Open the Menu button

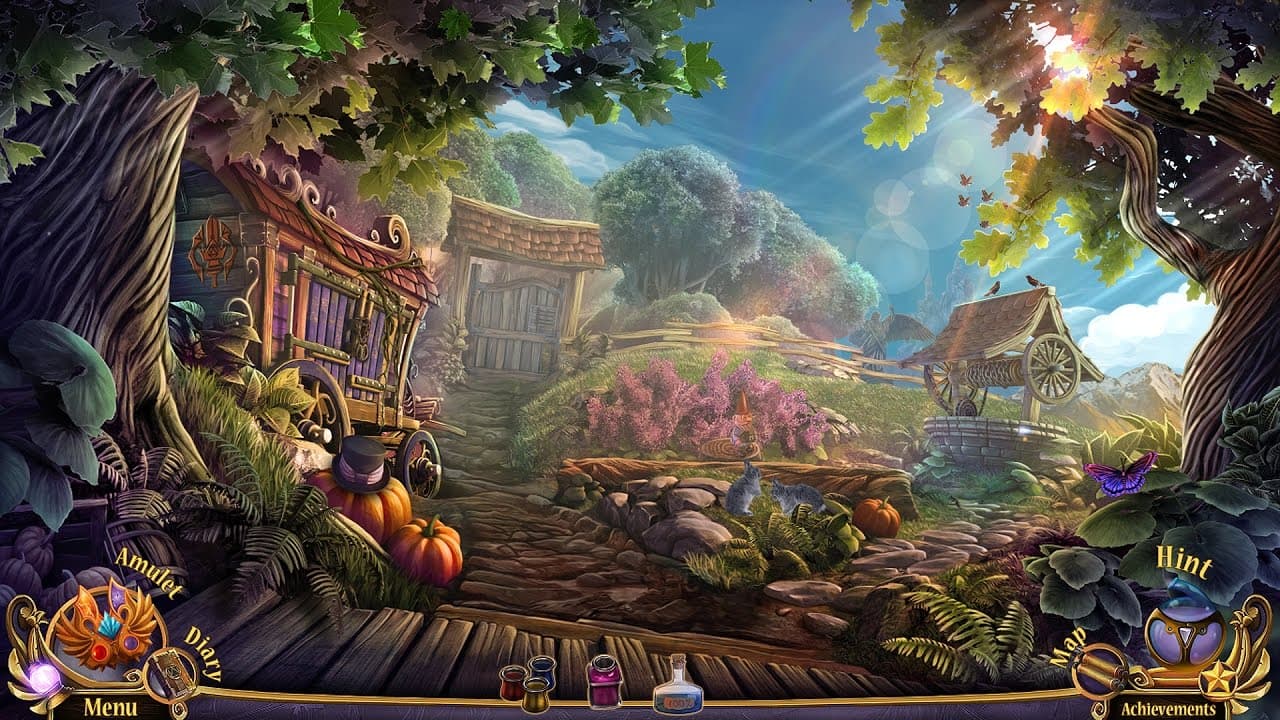coord(110,707)
